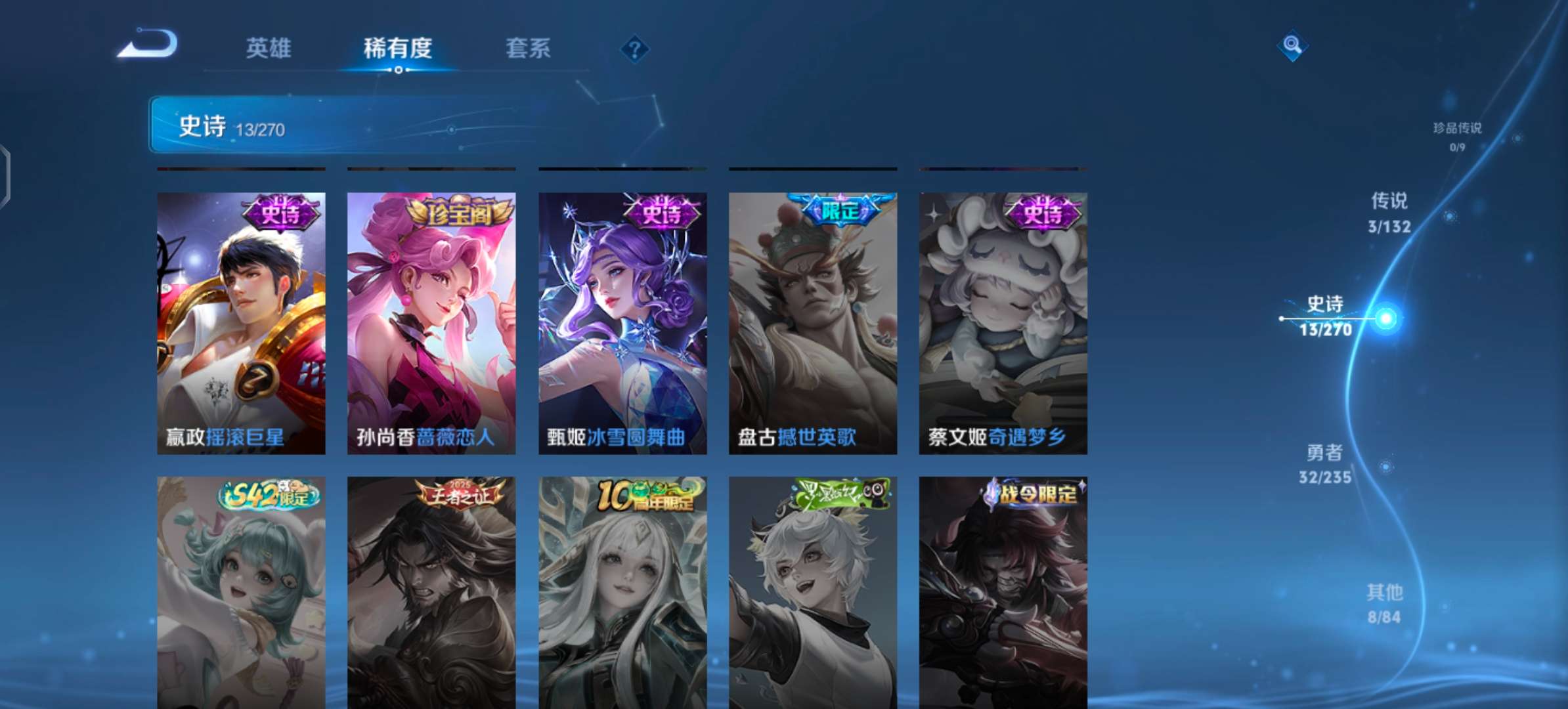
Task: Switch to the 套系 tab
Action: point(527,48)
